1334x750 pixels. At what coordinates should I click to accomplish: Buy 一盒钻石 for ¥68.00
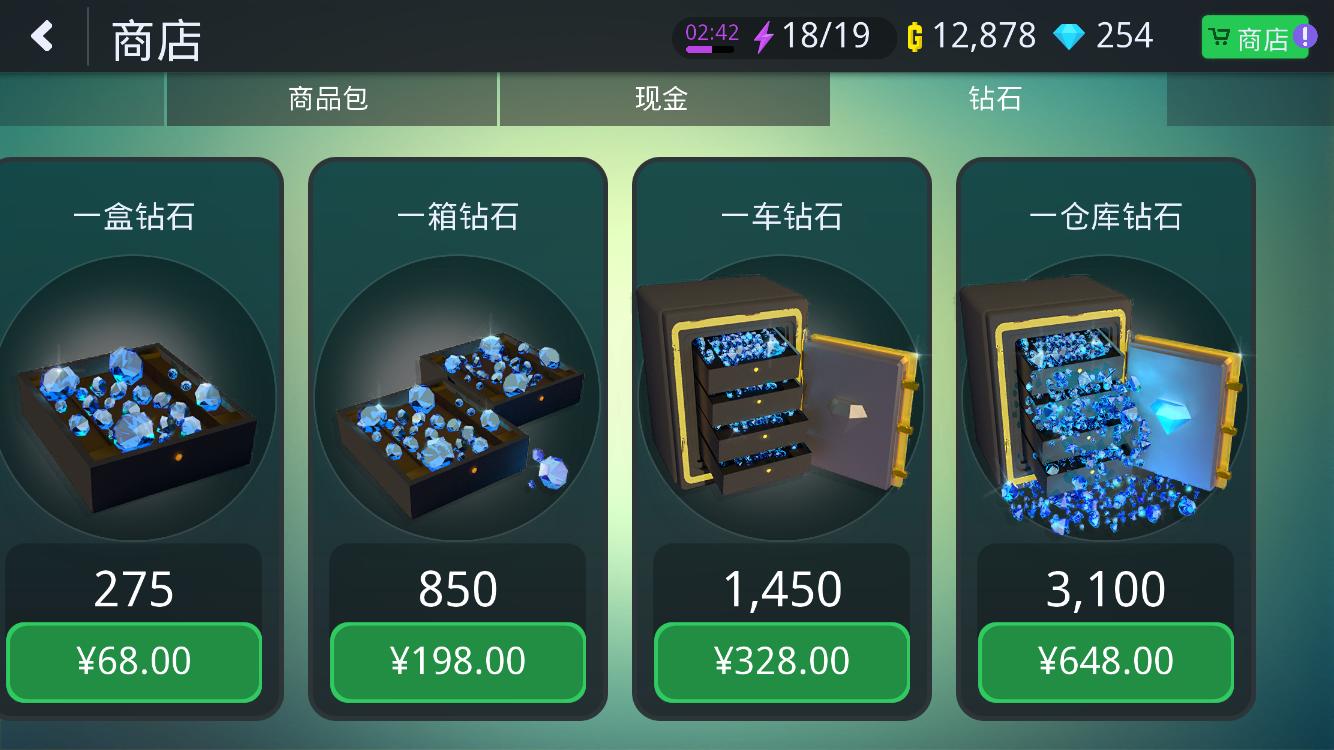click(134, 661)
